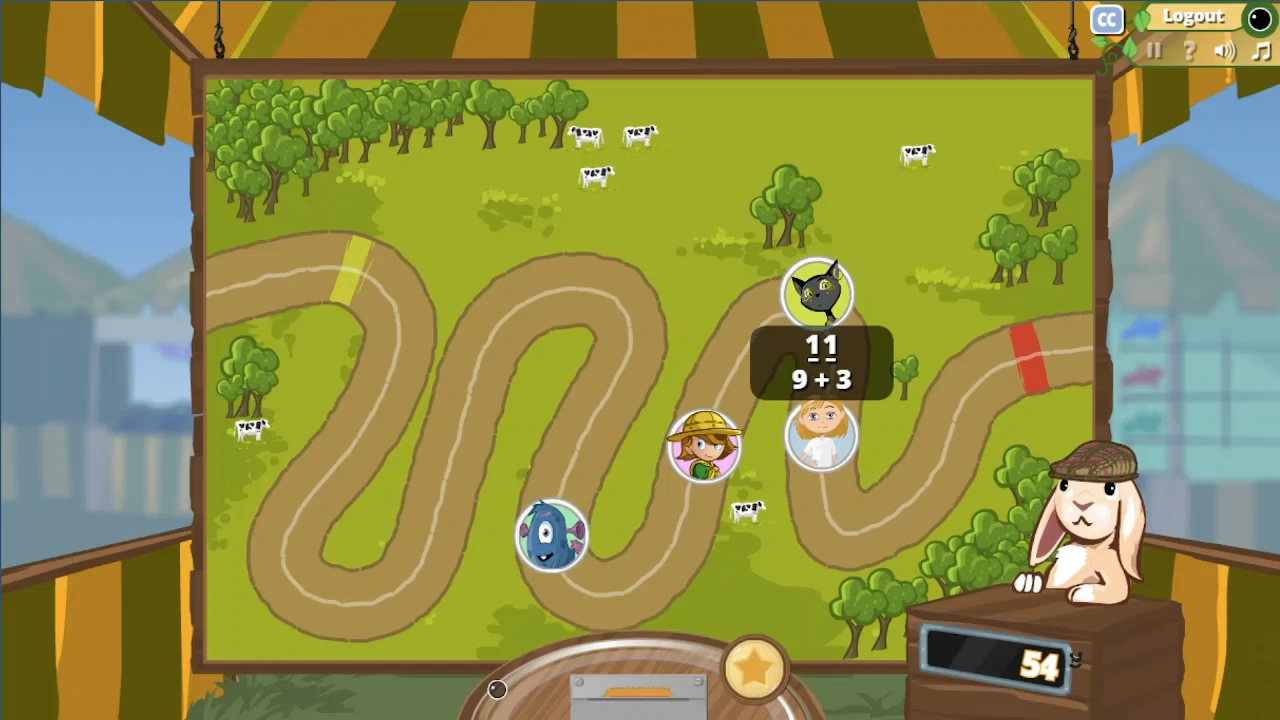This screenshot has width=1280, height=720.
Task: Click the eyeball avatar in top right
Action: pyautogui.click(x=1259, y=19)
